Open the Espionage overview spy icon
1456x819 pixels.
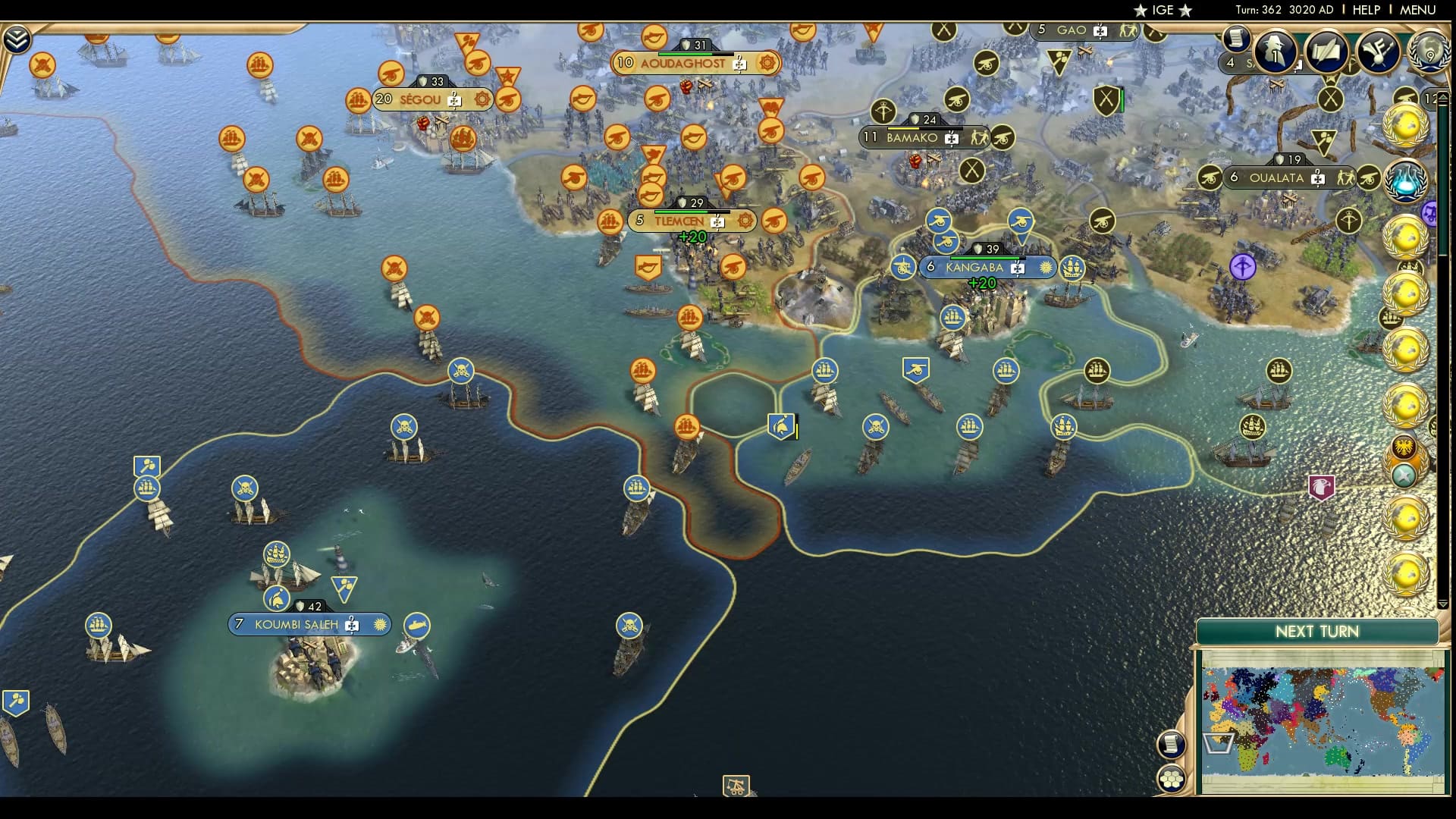pos(1274,53)
